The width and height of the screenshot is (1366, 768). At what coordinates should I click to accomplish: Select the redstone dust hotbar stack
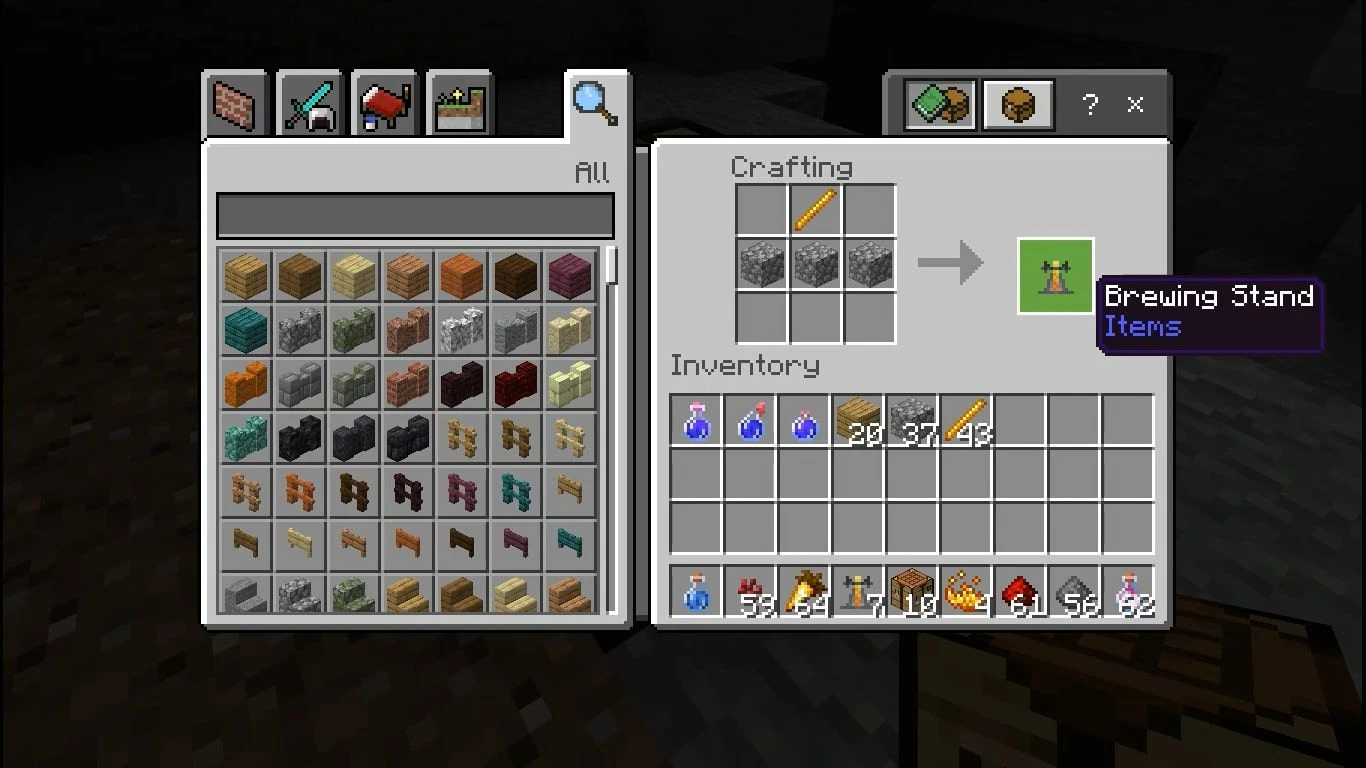(x=1019, y=592)
